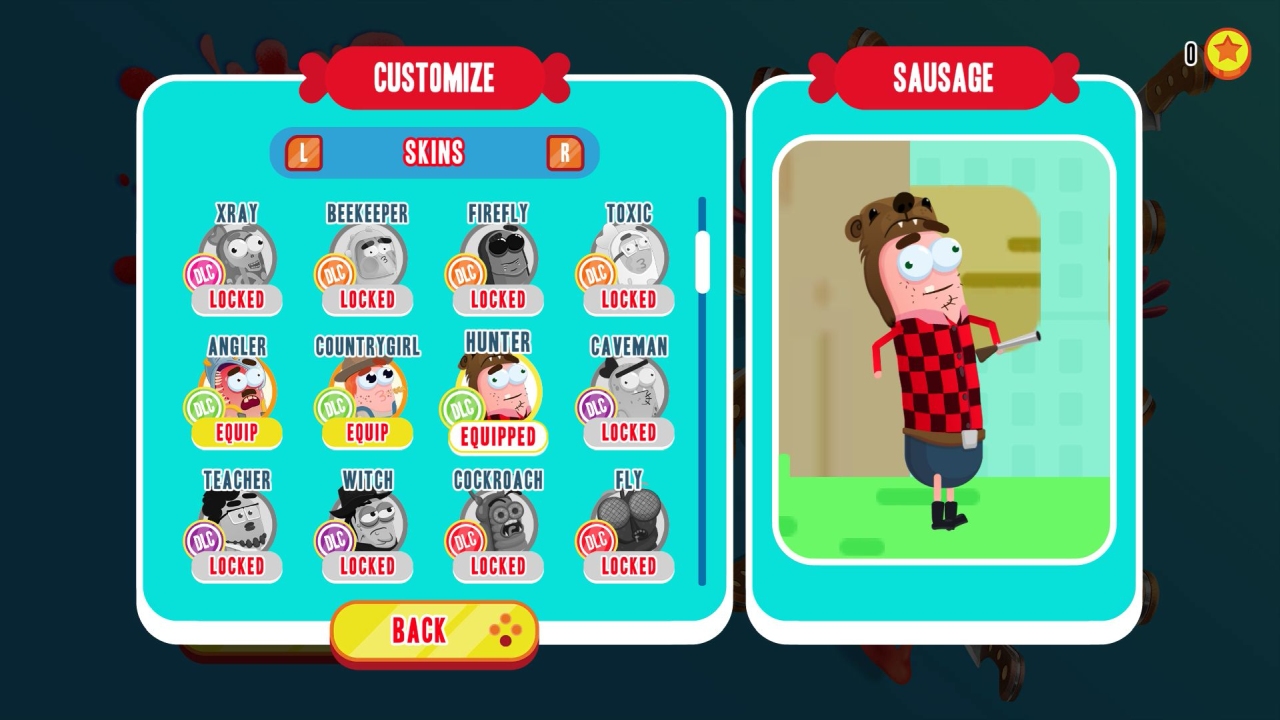Equip the Angler skin
The image size is (1280, 720).
[x=235, y=433]
